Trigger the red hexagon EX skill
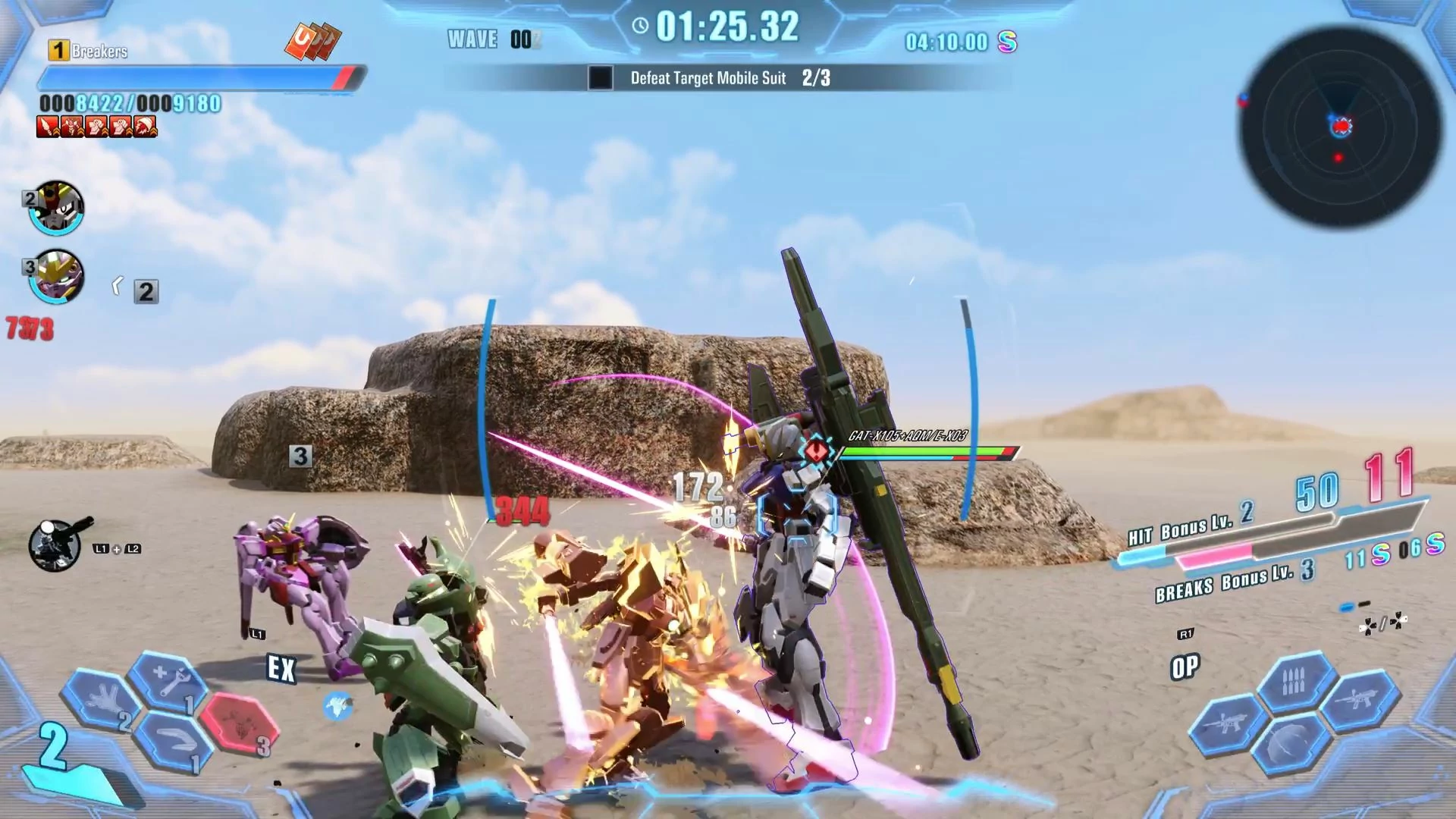The height and width of the screenshot is (819, 1456). 240,724
